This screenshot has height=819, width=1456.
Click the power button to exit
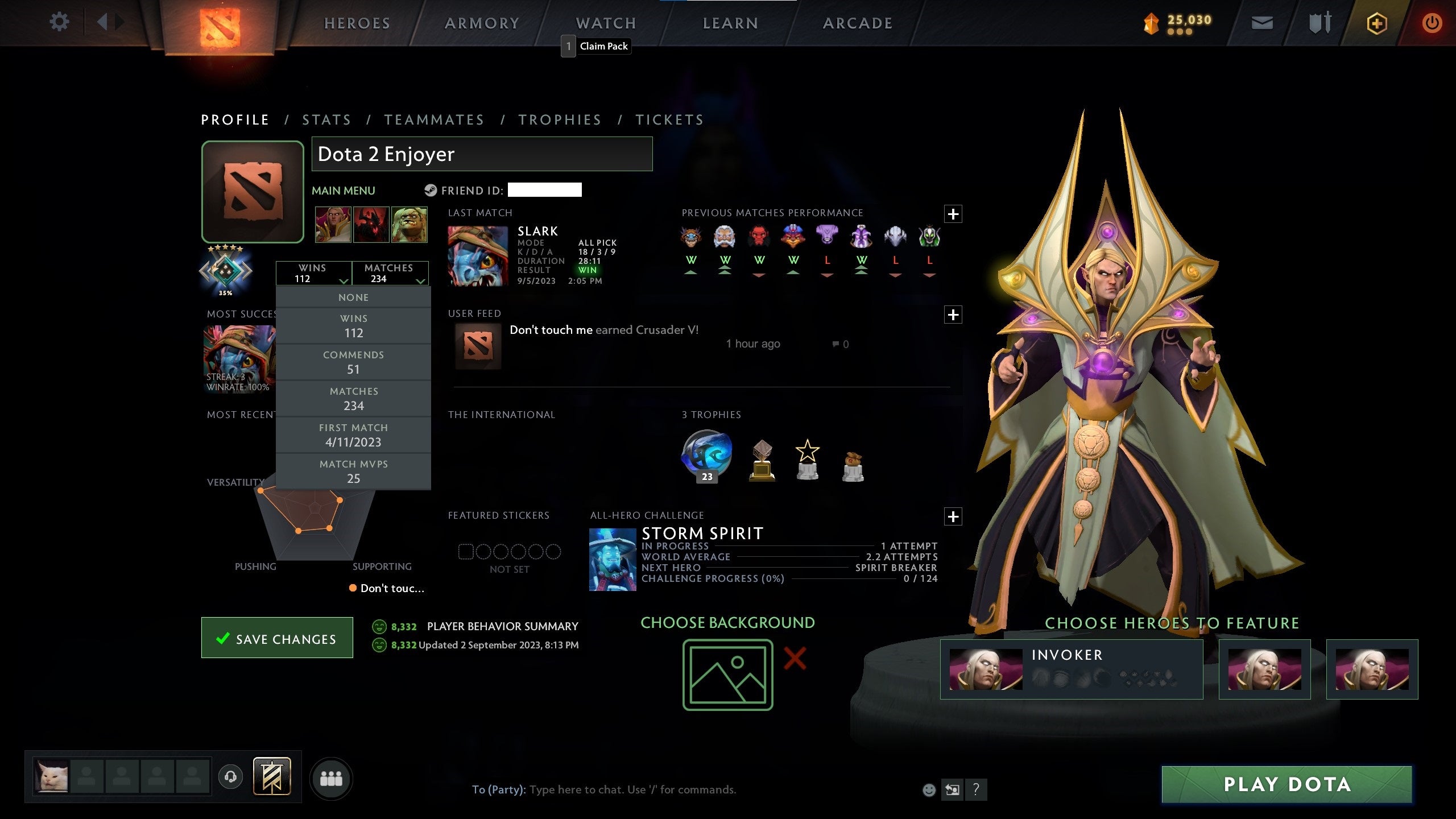click(x=1433, y=23)
